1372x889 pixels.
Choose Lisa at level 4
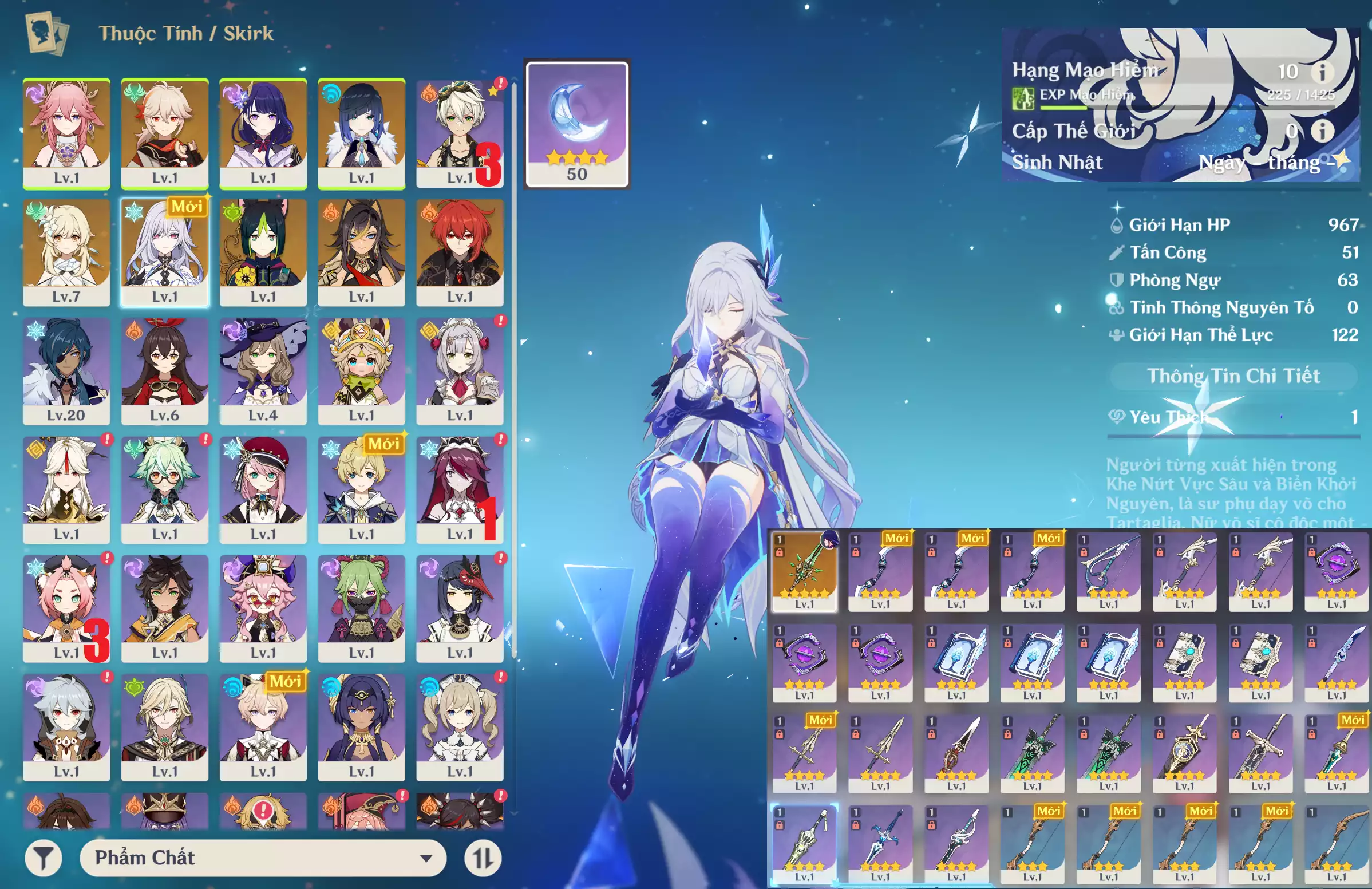tap(263, 371)
